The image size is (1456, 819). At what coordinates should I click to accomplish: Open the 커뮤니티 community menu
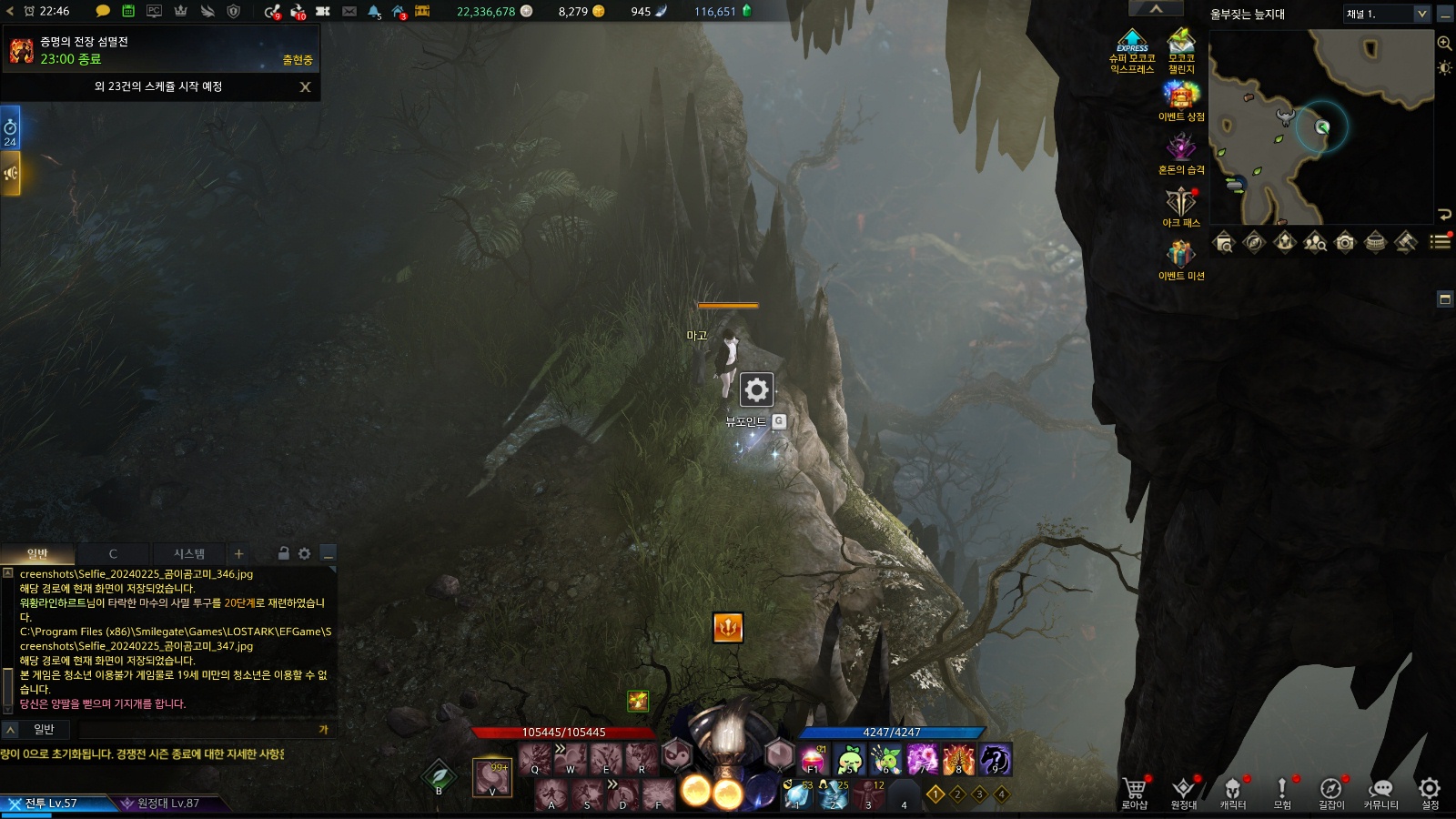pyautogui.click(x=1380, y=790)
